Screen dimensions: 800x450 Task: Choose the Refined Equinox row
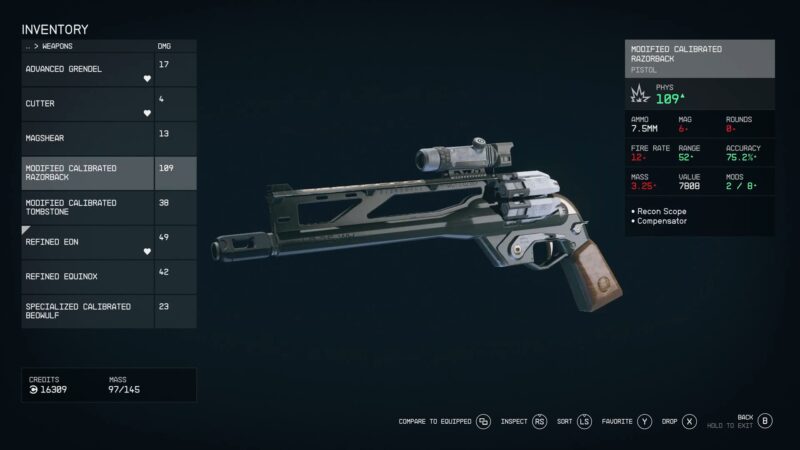[x=88, y=275]
